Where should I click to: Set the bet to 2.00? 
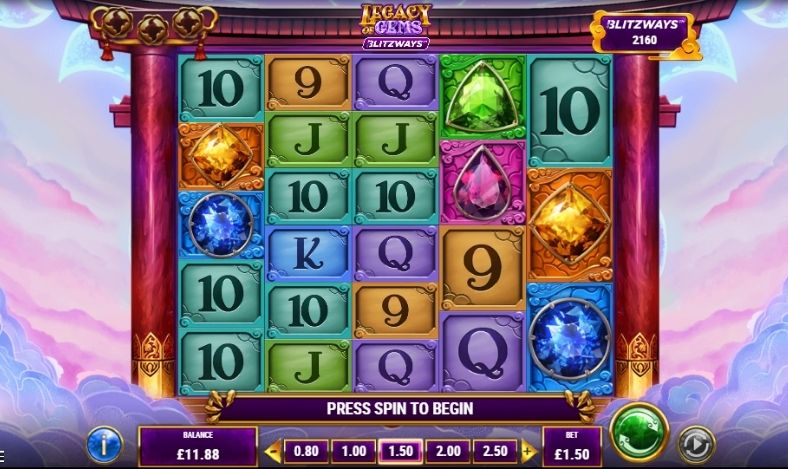point(449,451)
